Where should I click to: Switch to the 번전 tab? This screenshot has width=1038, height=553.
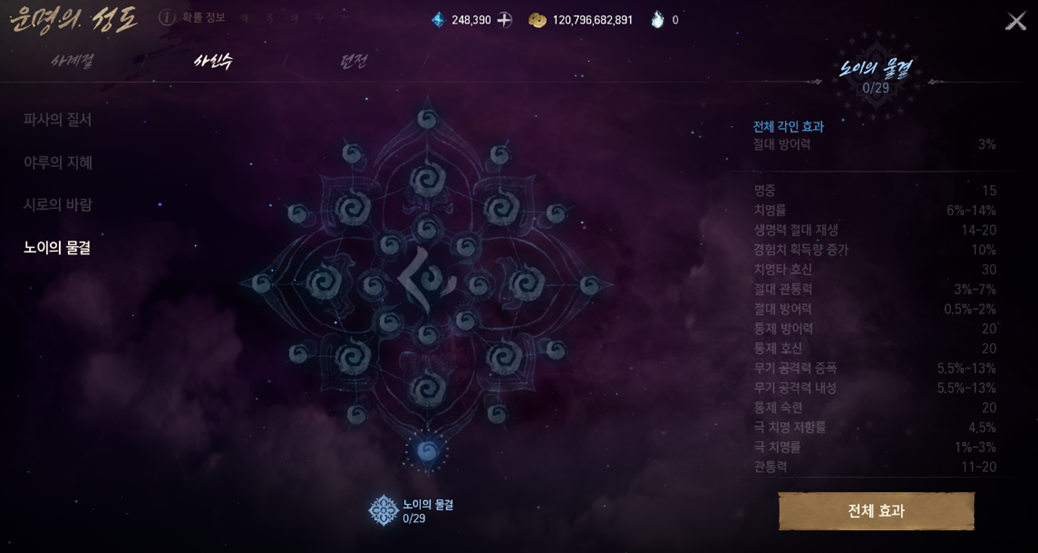tap(353, 61)
